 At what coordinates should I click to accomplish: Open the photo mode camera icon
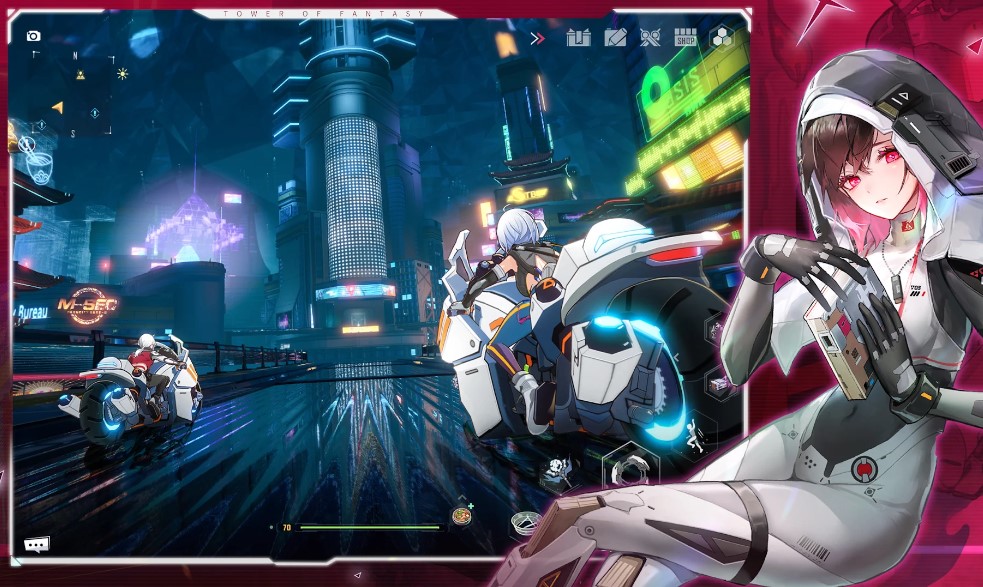[x=33, y=36]
